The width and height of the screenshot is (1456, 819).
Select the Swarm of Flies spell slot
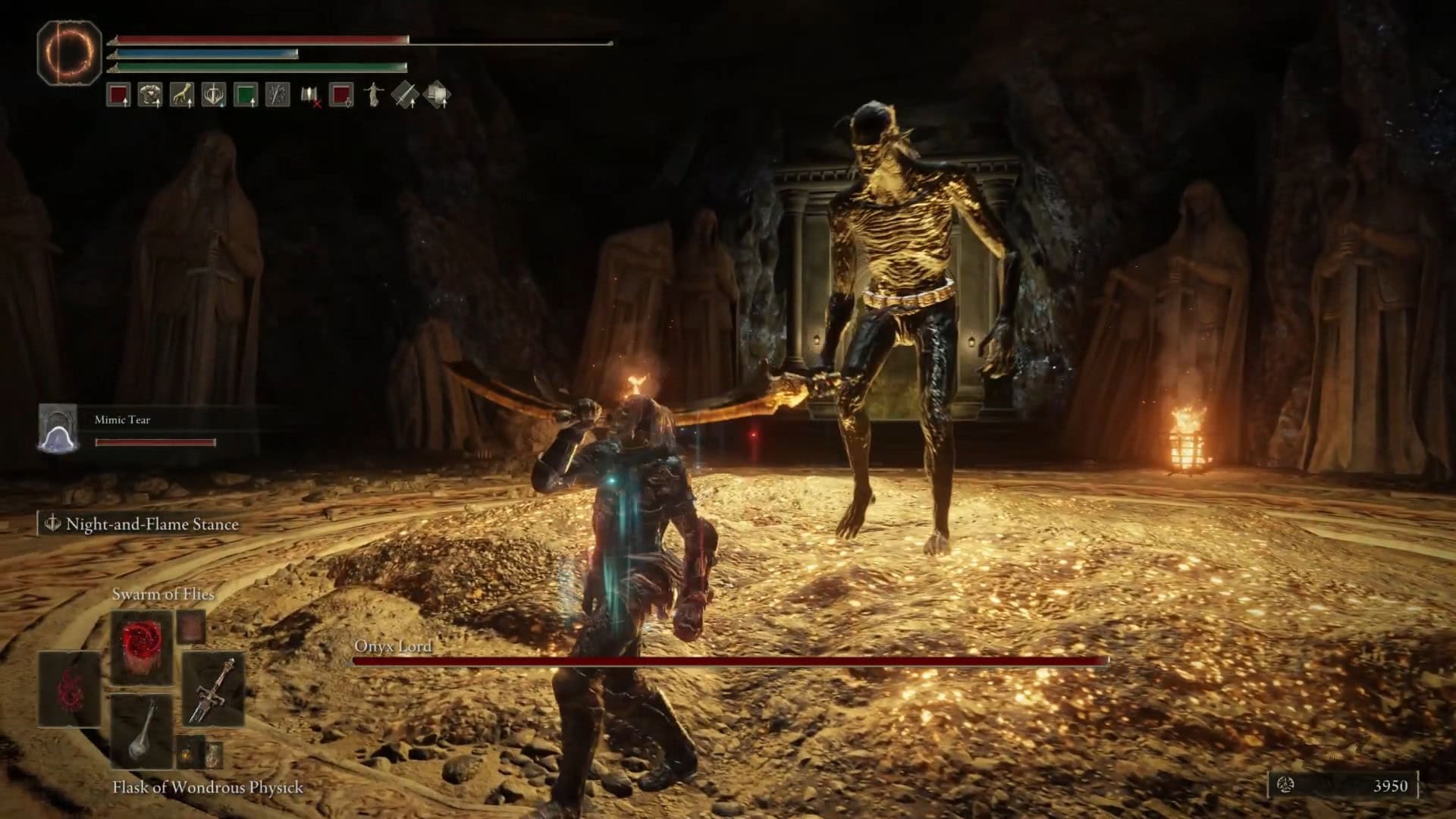tap(142, 645)
